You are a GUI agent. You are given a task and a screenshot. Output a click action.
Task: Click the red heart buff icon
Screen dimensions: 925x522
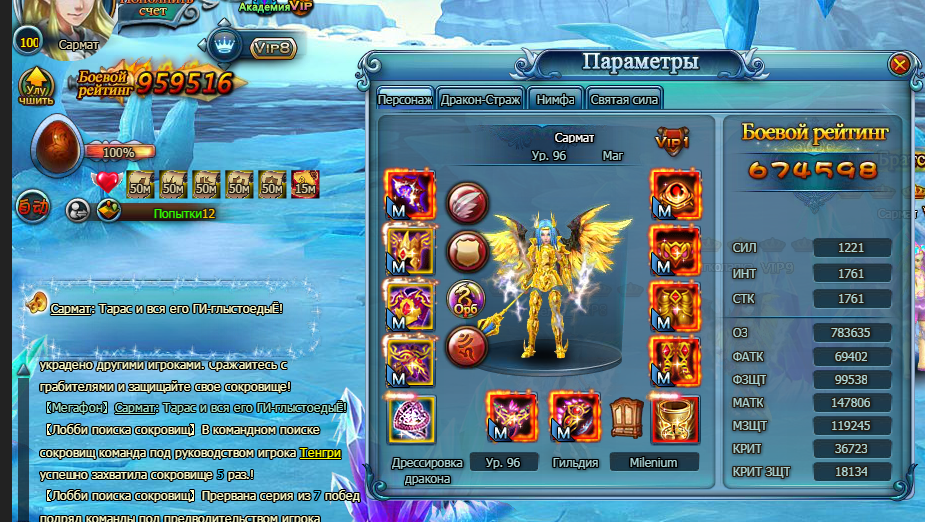tap(106, 183)
